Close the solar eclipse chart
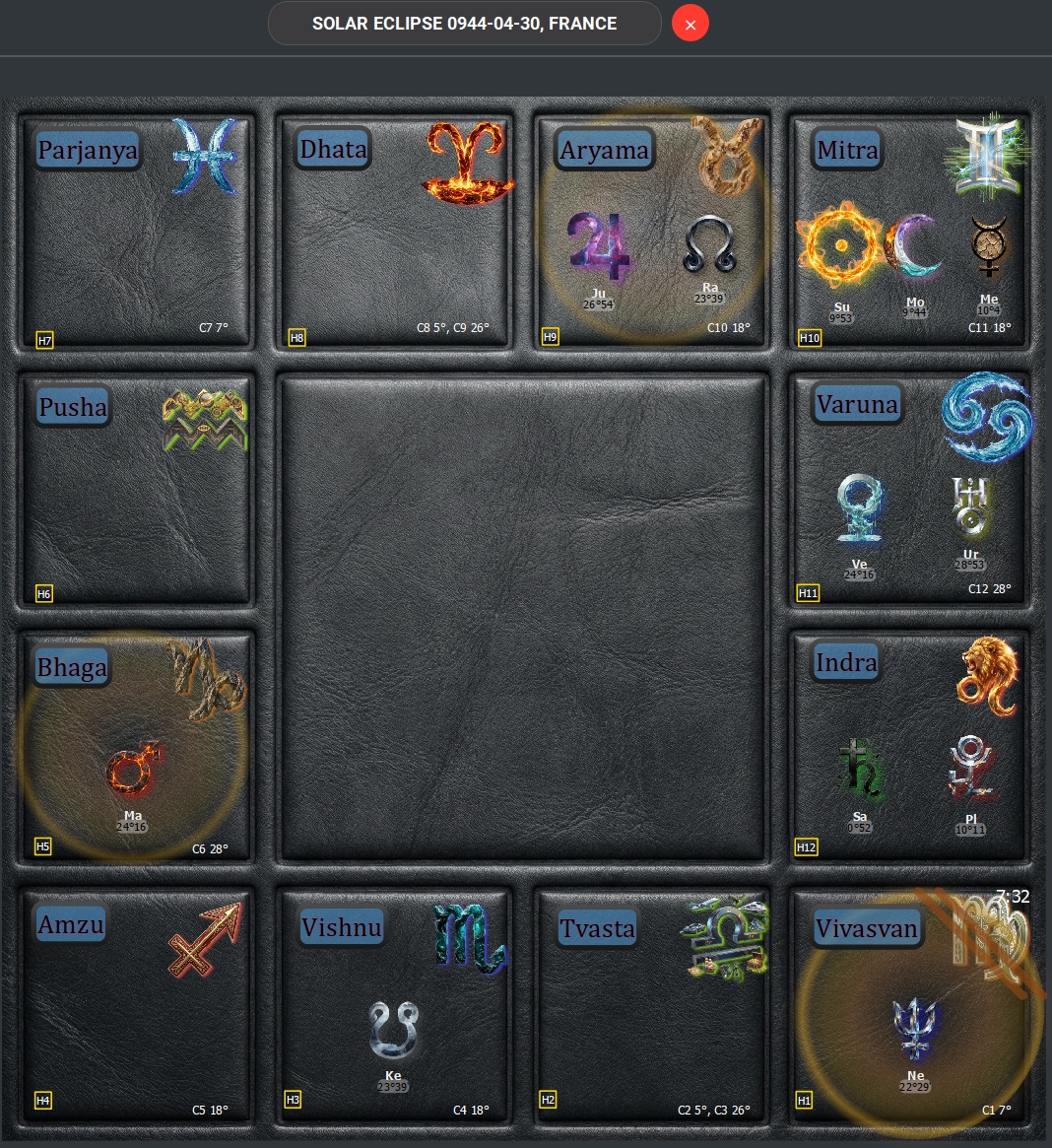1052x1148 pixels. pyautogui.click(x=690, y=24)
